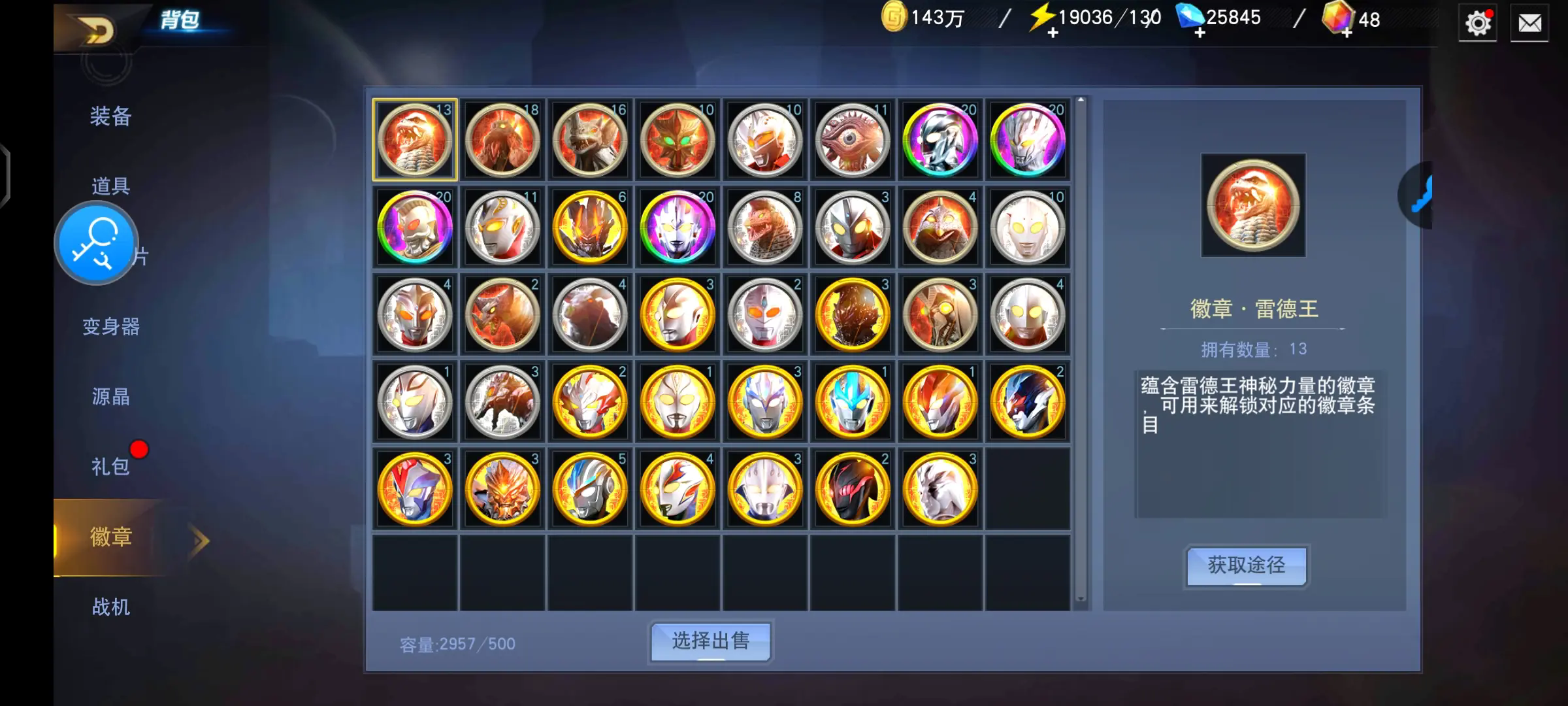Click the plus next to the gold coin balance
Screen dimensions: 1568x706
pos(1053,32)
